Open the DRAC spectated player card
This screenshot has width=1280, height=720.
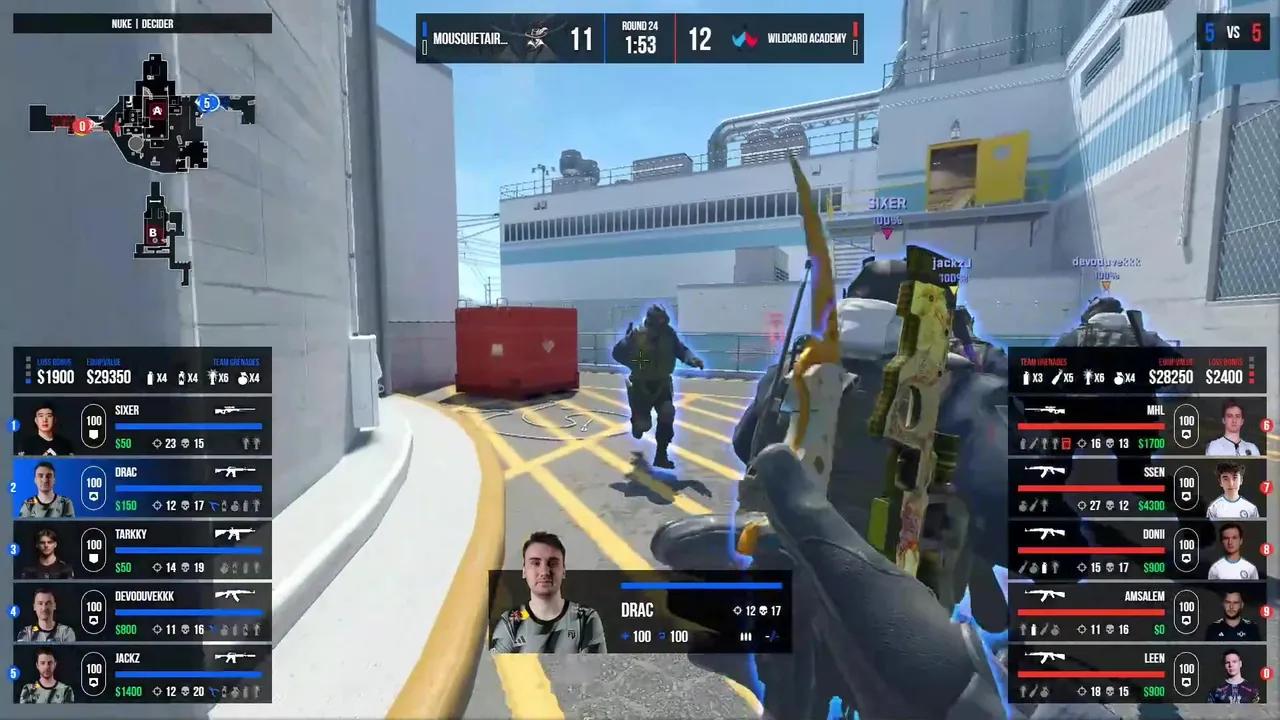[640, 612]
